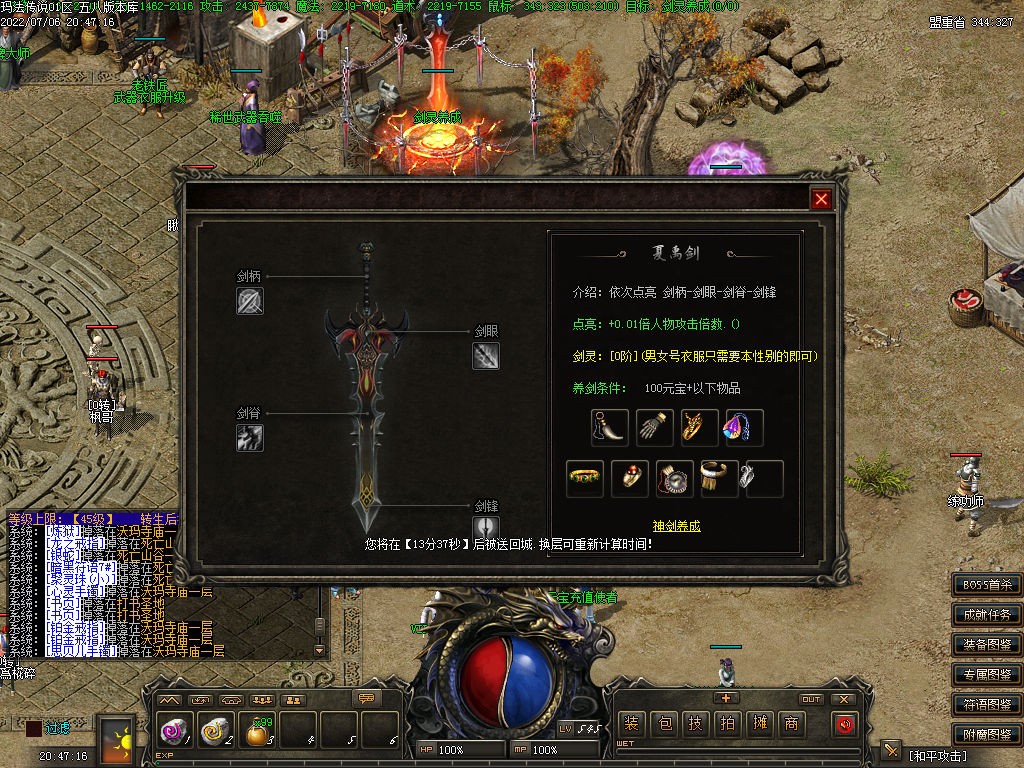Open the 技 skills button
Image resolution: width=1024 pixels, height=768 pixels.
pos(696,724)
